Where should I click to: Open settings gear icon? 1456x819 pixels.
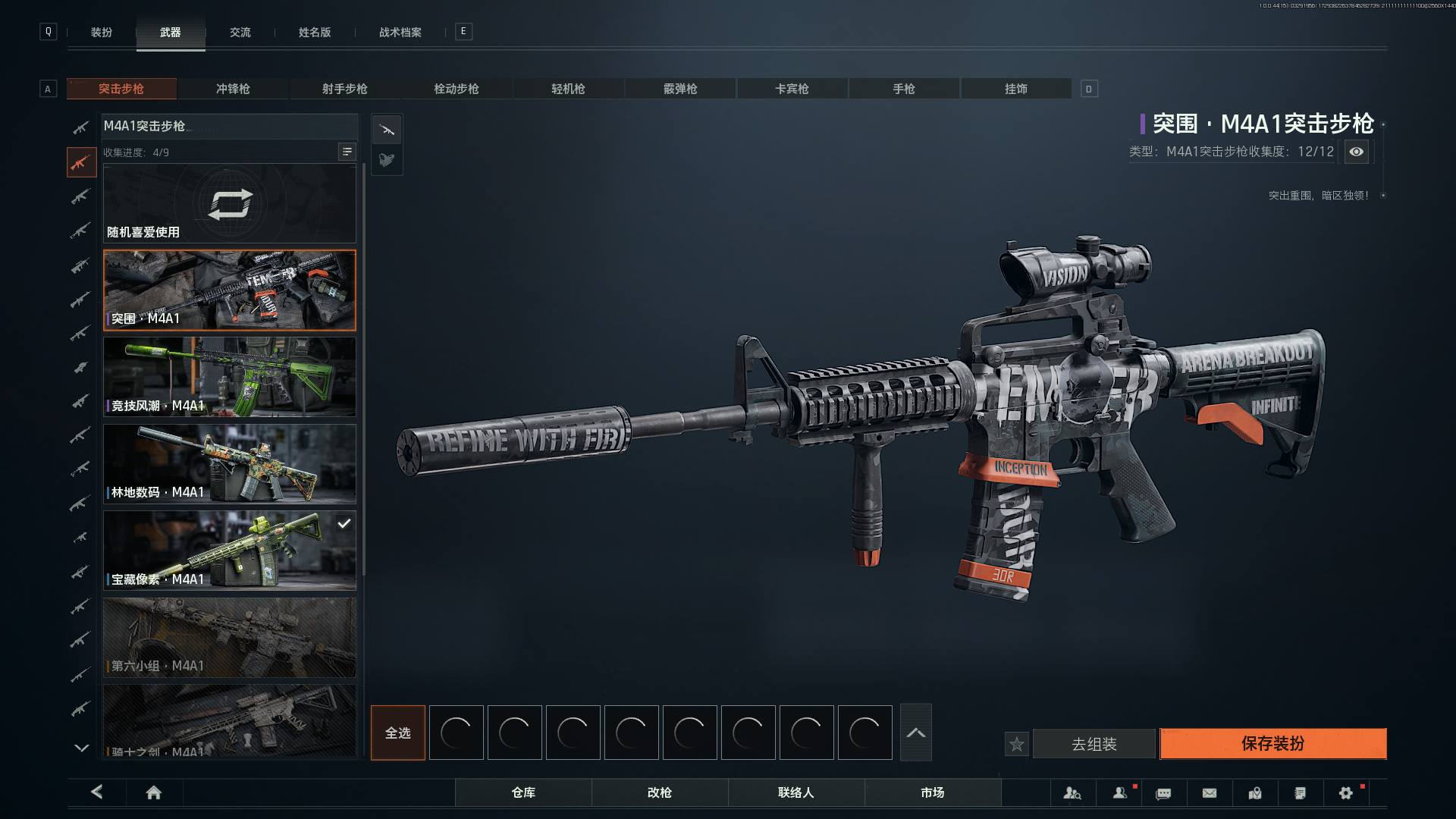pyautogui.click(x=1345, y=792)
